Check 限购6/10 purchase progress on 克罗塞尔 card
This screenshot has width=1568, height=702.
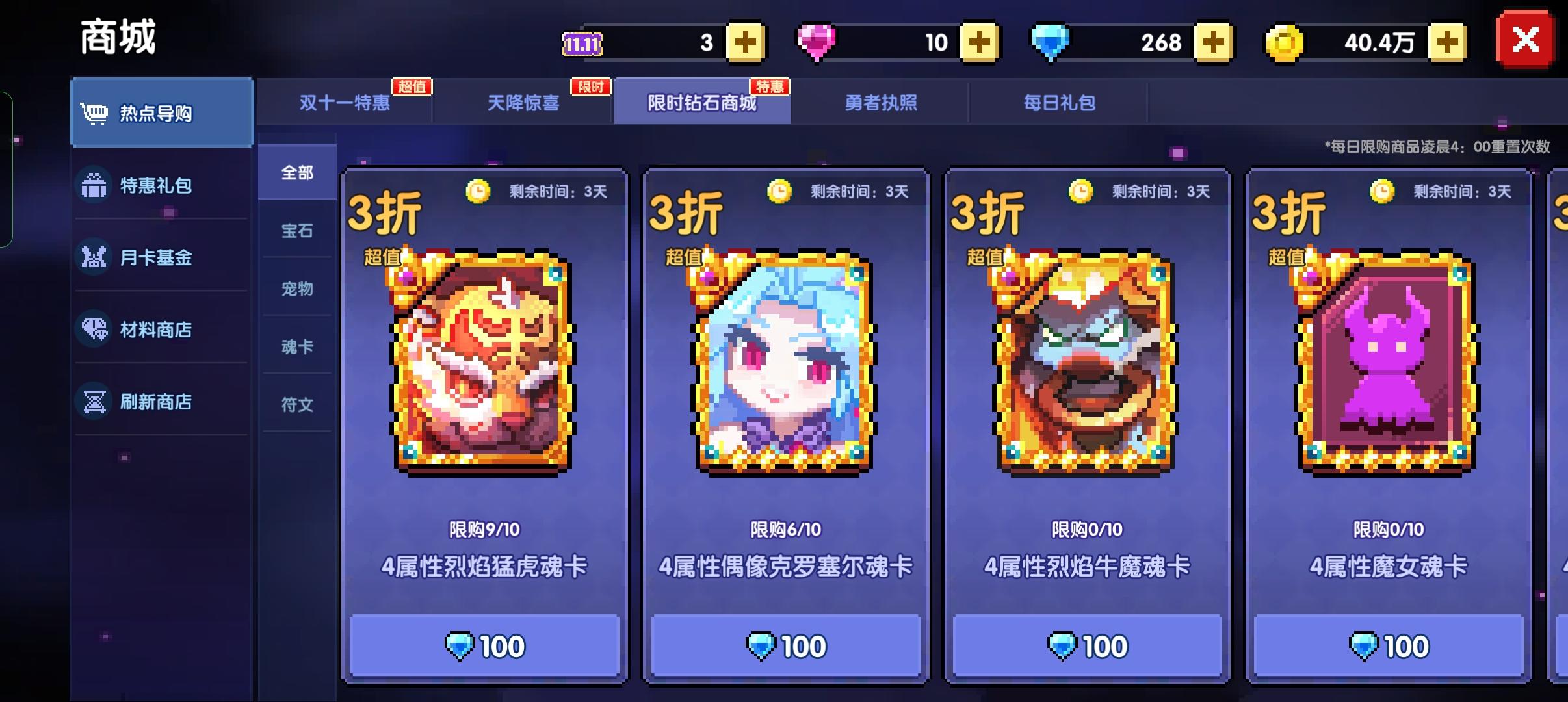click(x=786, y=530)
